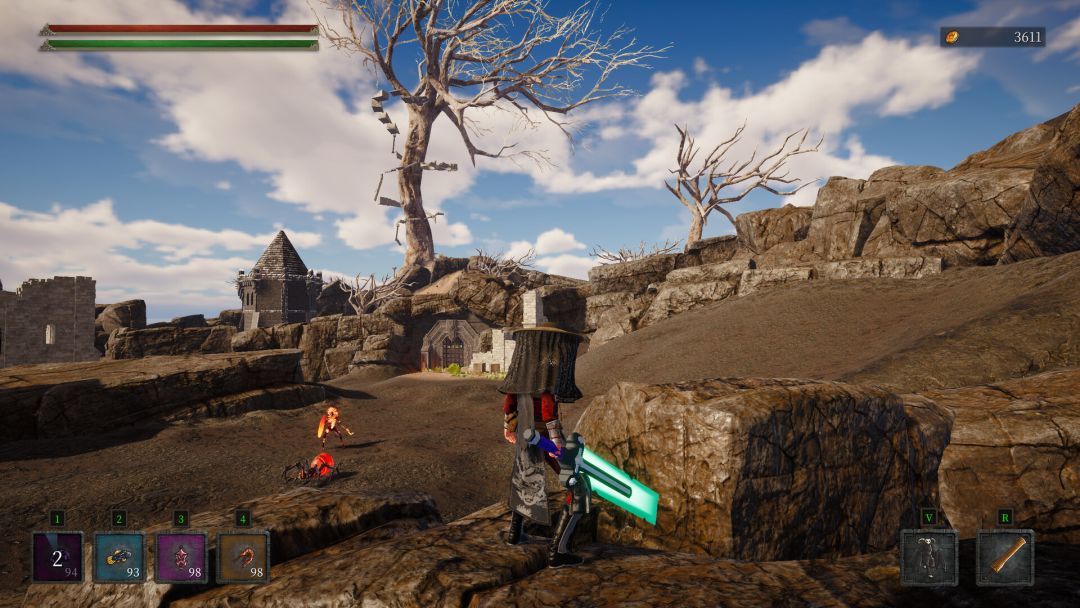Use the red crystal skill on magenta background
This screenshot has height=608, width=1080.
pos(181,557)
